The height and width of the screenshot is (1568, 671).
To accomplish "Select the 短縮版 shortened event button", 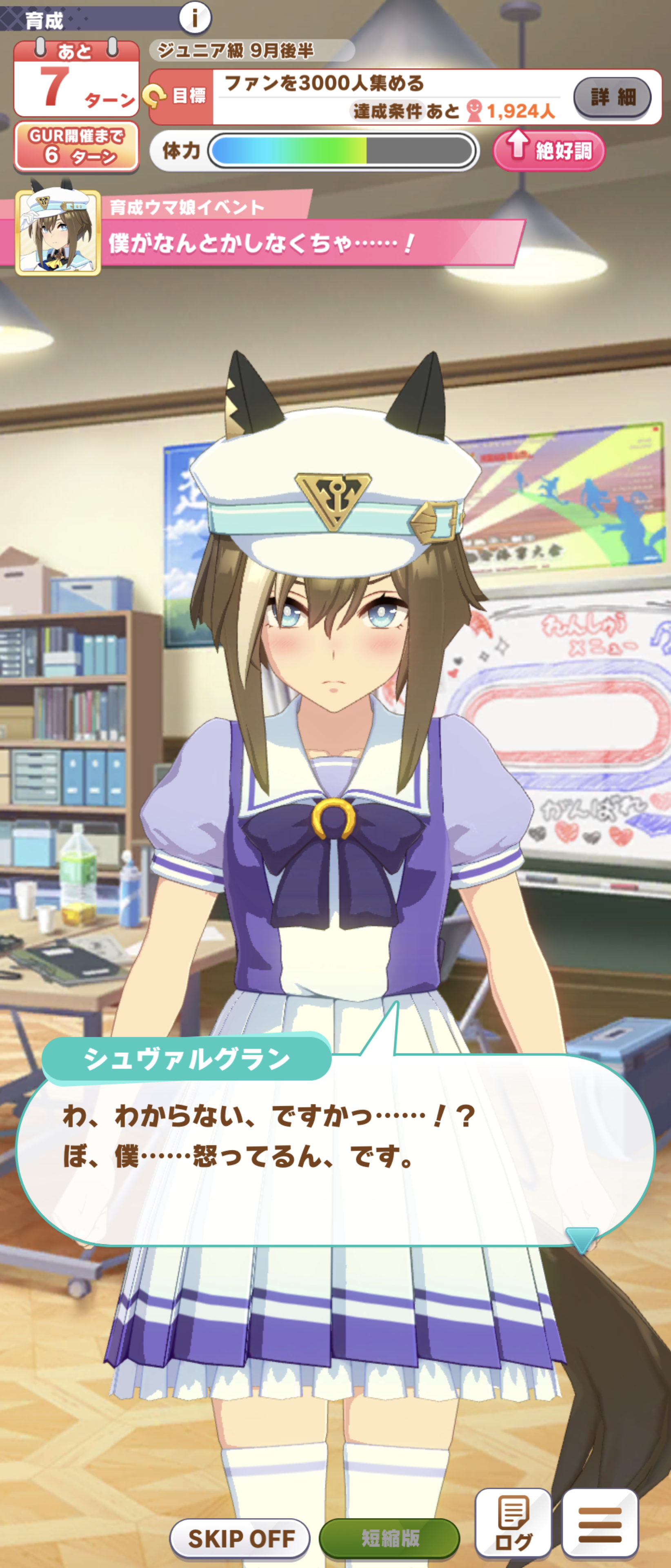I will coord(389,1537).
